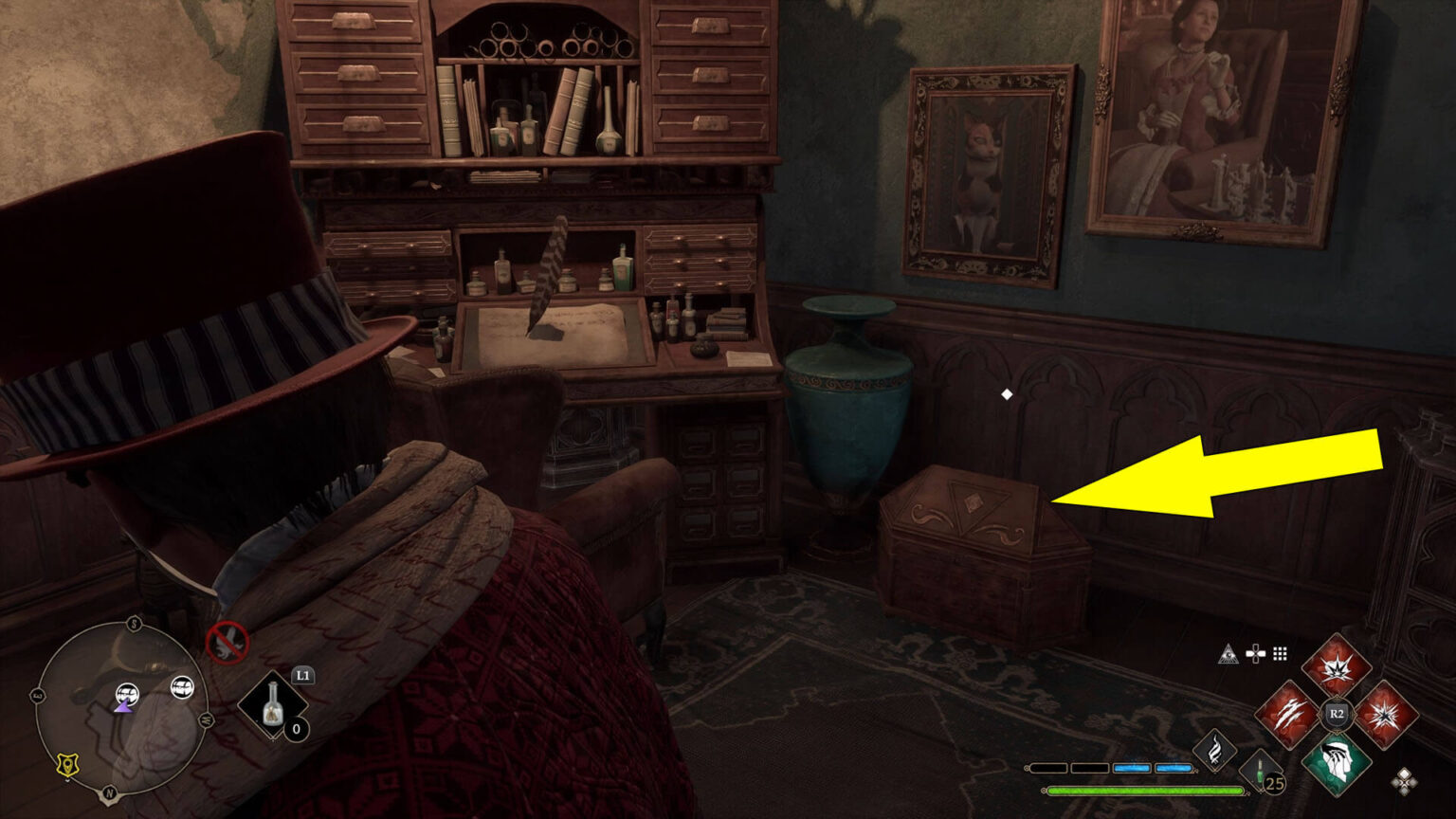Click the eye-pyramid chest detector icon
The height and width of the screenshot is (819, 1456).
coord(1228,654)
